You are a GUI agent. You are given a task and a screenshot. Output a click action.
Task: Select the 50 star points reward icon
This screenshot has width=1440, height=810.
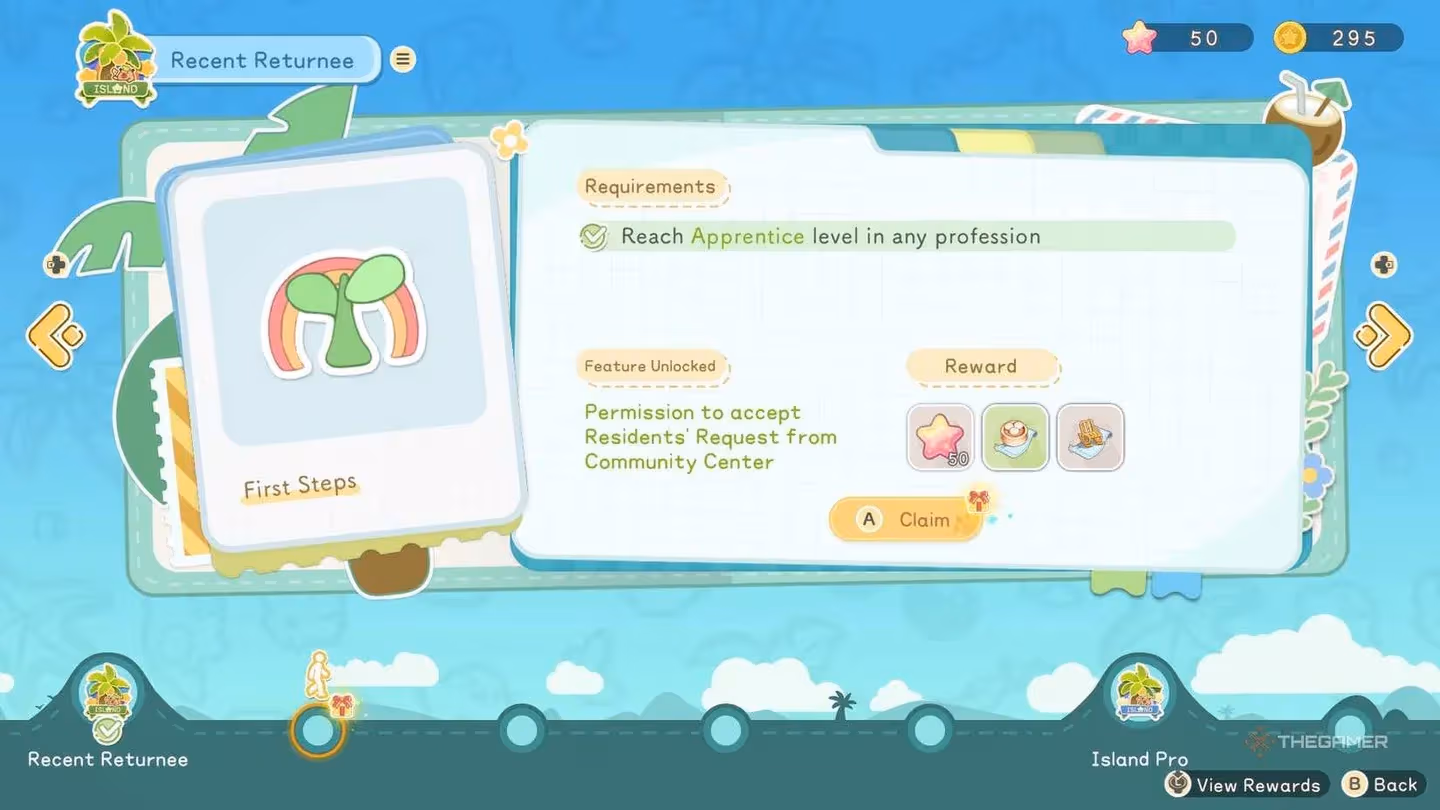click(x=939, y=437)
